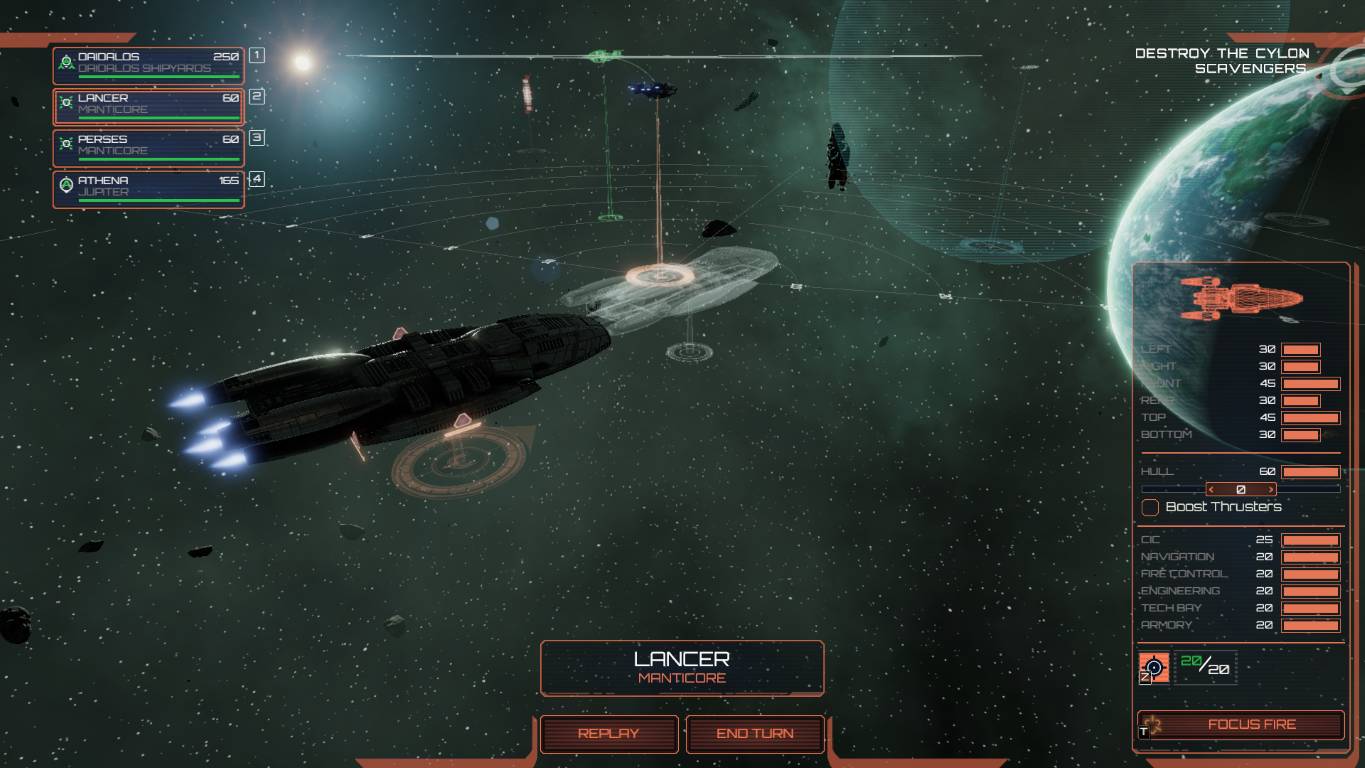Select the Daidalos shipyard from the fleet list
Screen dimensions: 1365x768
click(x=148, y=63)
